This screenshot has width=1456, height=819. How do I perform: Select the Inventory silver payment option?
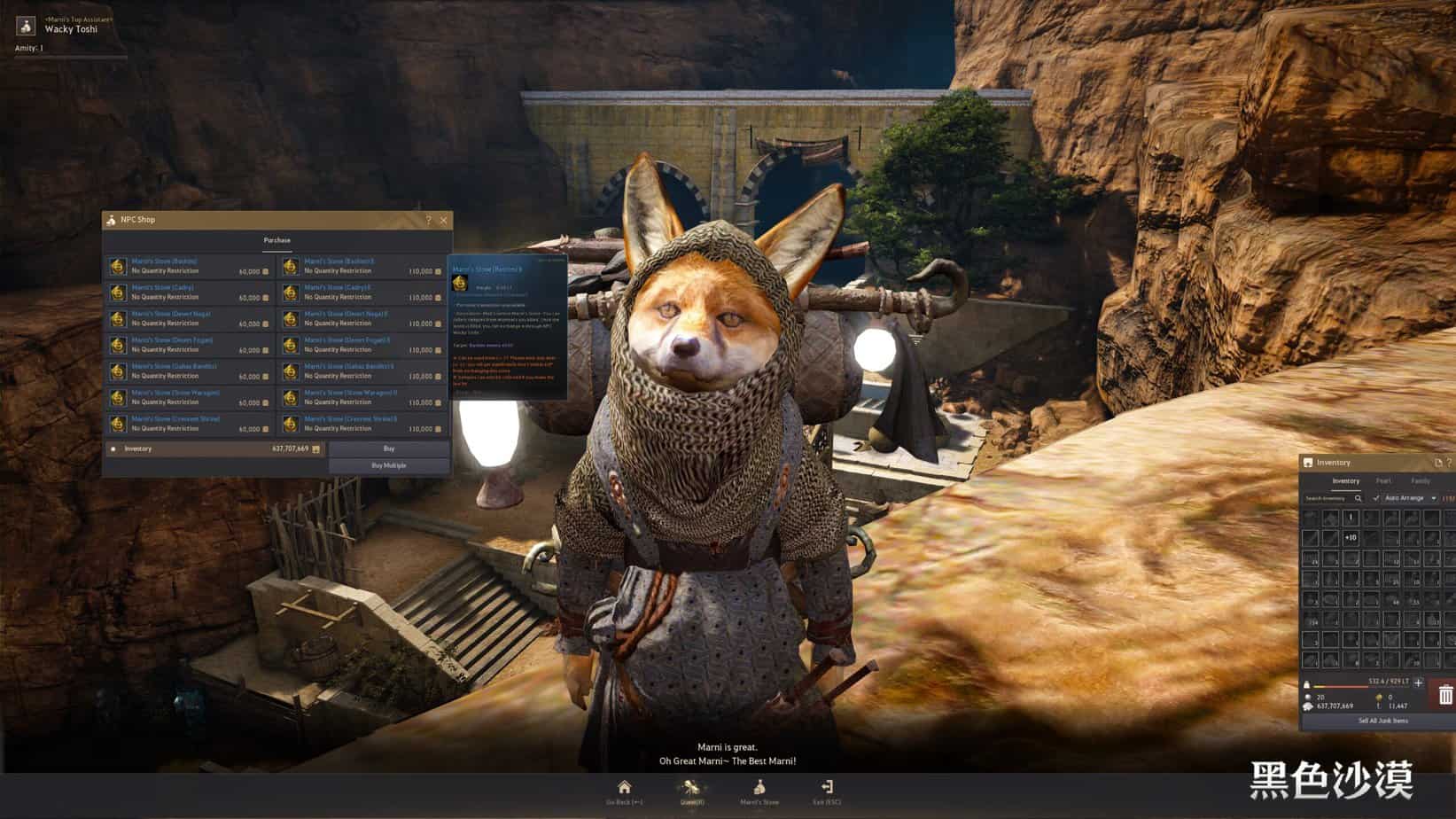(113, 449)
